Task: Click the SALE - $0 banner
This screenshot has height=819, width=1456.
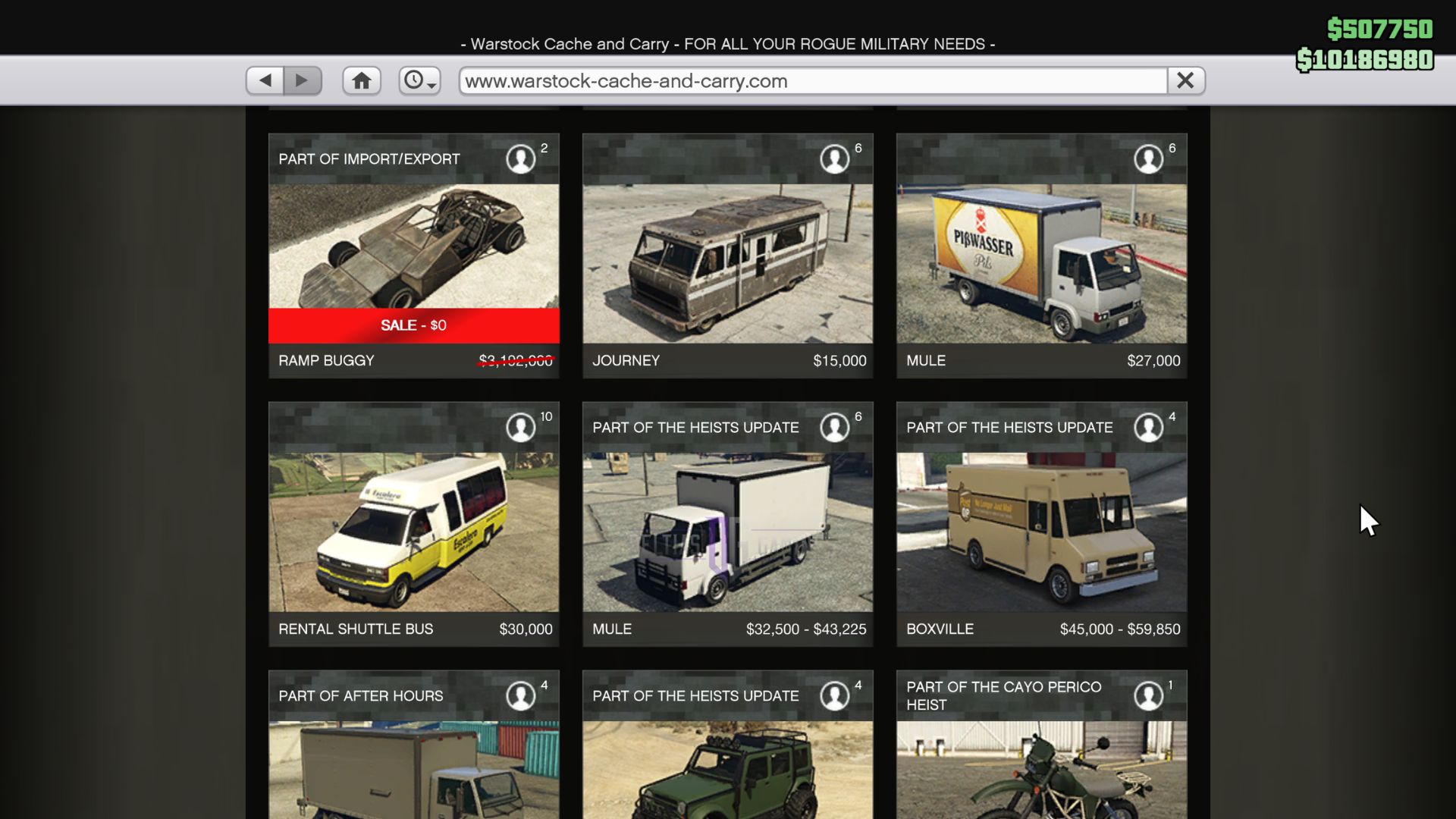Action: (x=413, y=325)
